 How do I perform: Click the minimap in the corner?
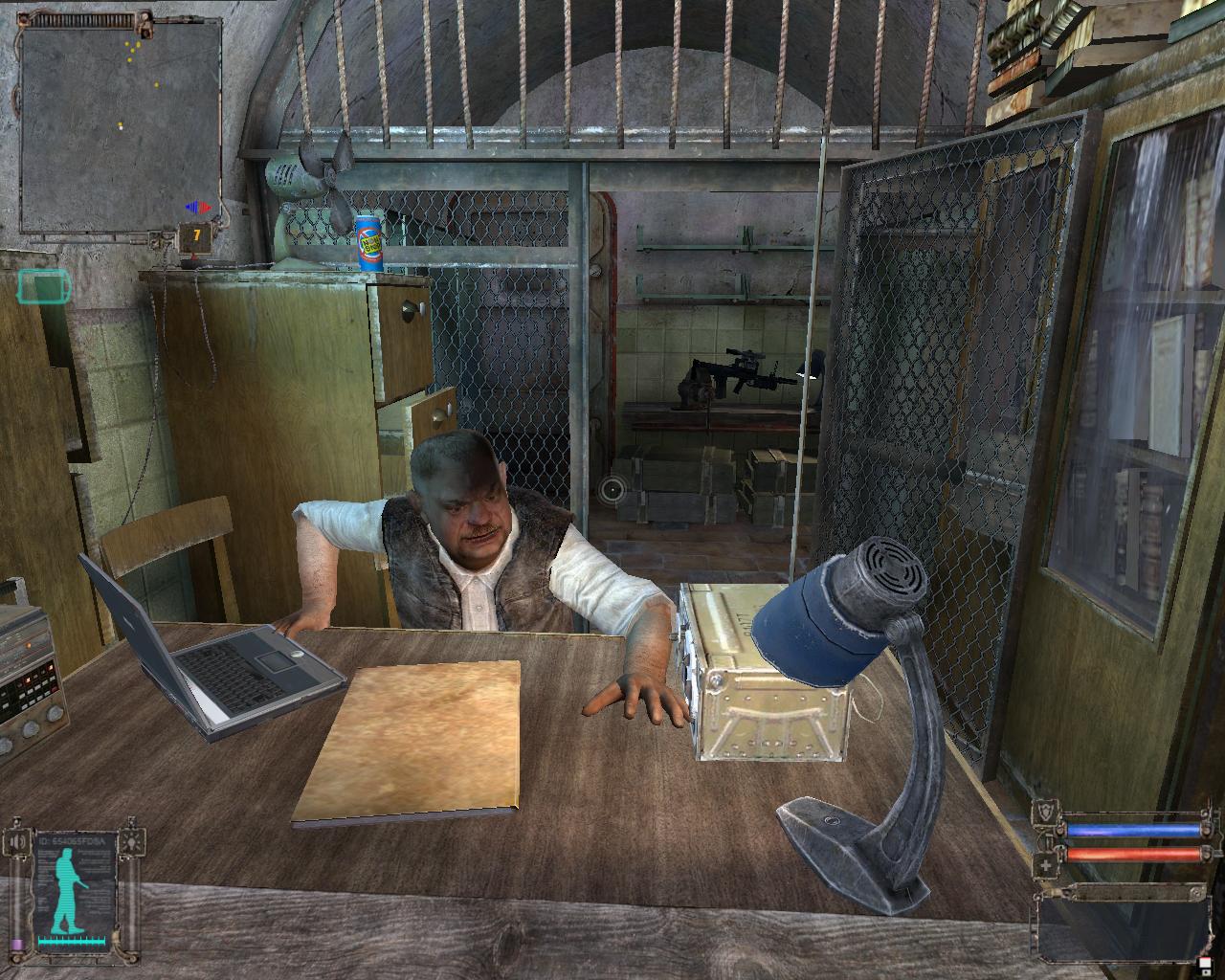[x=122, y=127]
